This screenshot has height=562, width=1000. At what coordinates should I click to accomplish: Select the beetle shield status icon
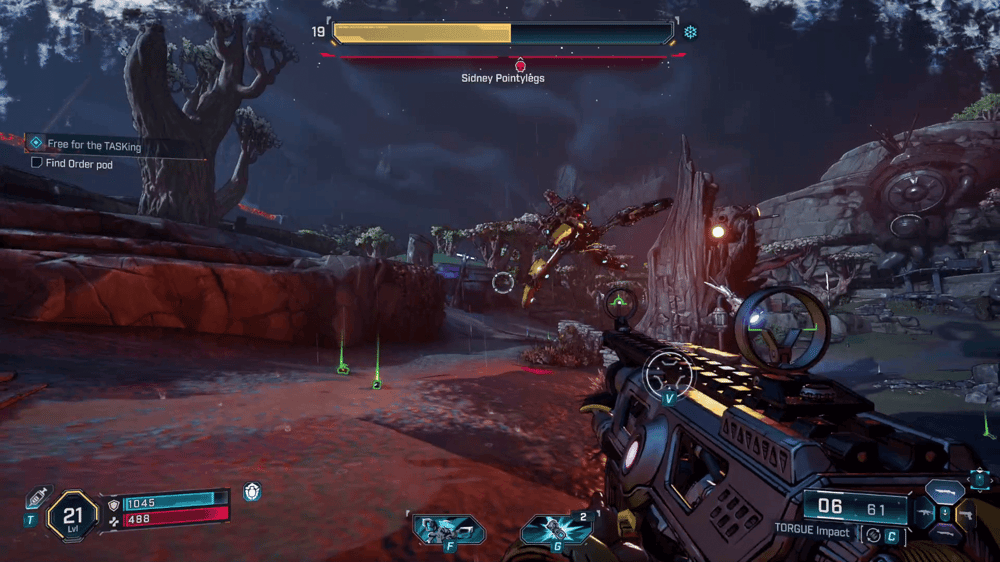tap(252, 492)
